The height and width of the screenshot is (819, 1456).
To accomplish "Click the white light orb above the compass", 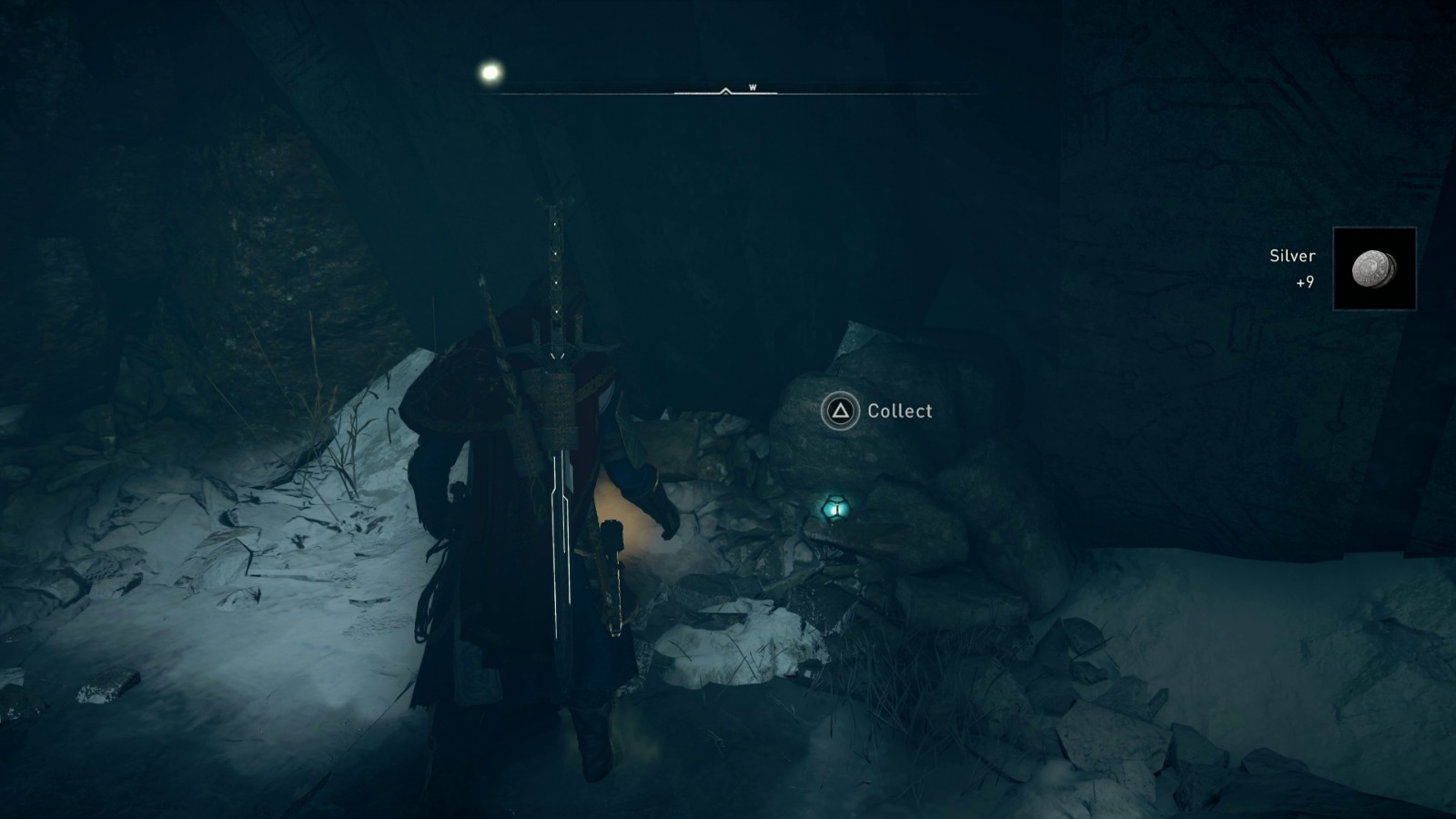I will tap(489, 71).
